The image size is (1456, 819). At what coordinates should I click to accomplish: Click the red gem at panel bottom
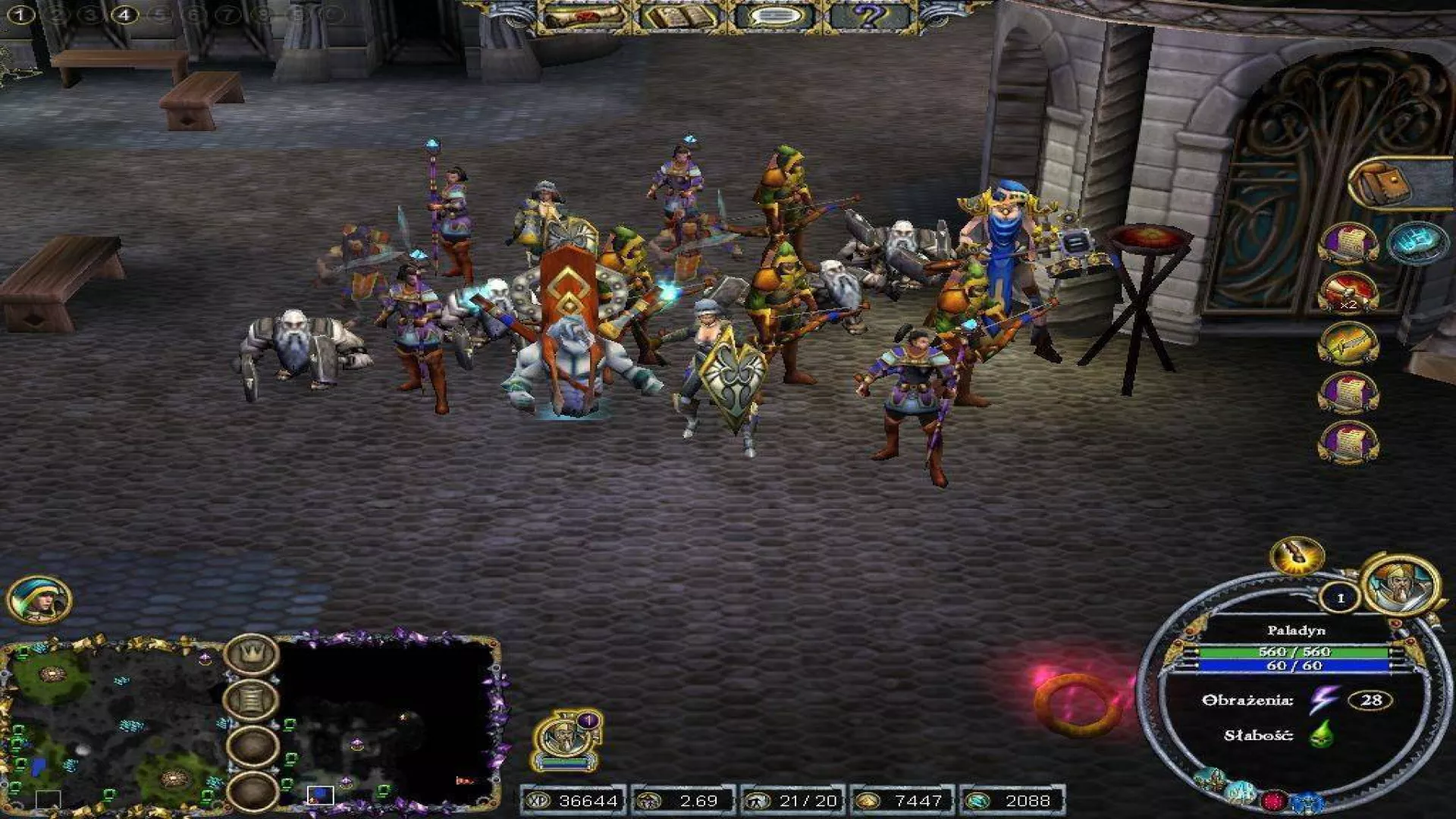coord(1274,801)
